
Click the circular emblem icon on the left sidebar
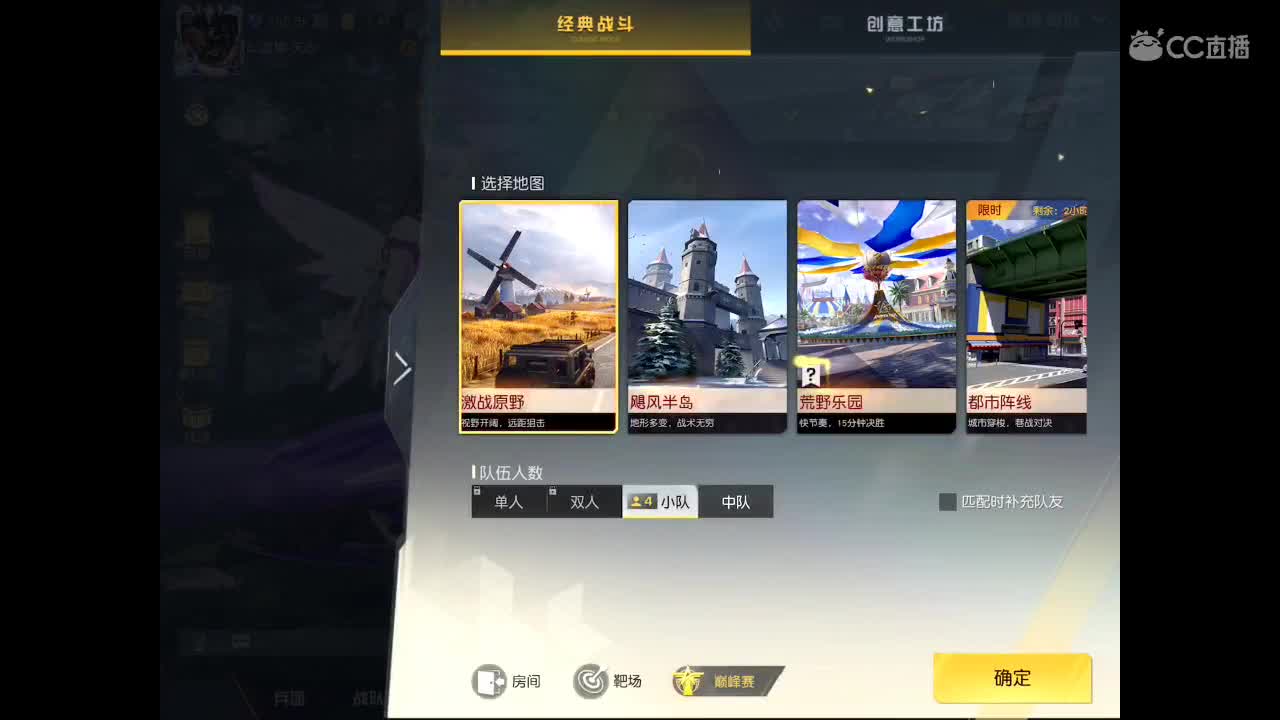click(196, 115)
